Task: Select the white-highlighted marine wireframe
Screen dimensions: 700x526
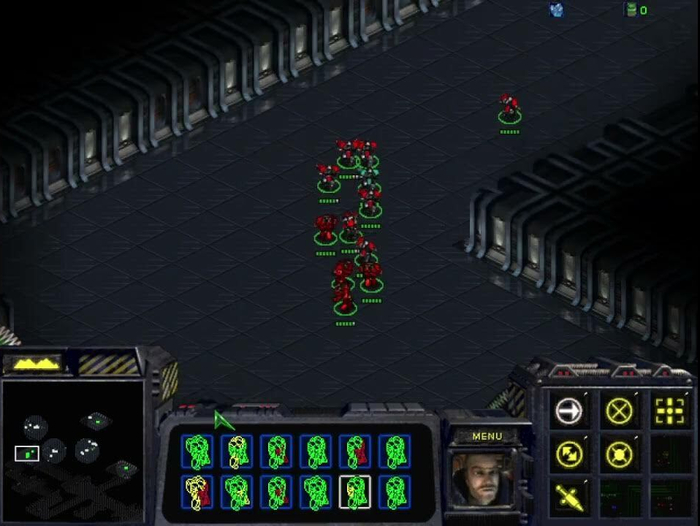Action: pos(355,491)
